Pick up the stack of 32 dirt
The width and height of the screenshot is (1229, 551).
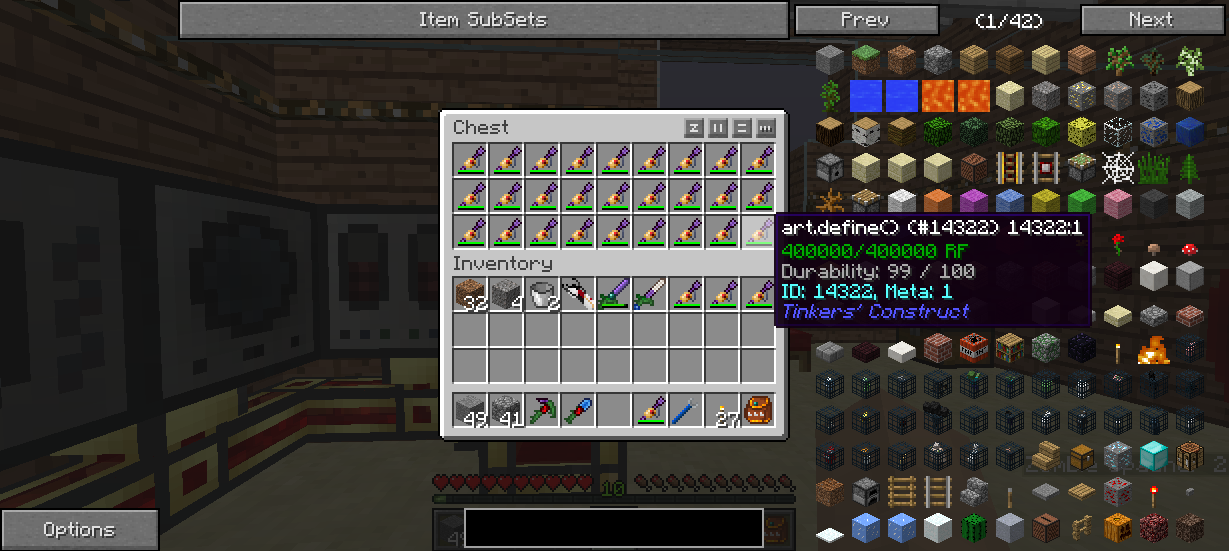(472, 295)
